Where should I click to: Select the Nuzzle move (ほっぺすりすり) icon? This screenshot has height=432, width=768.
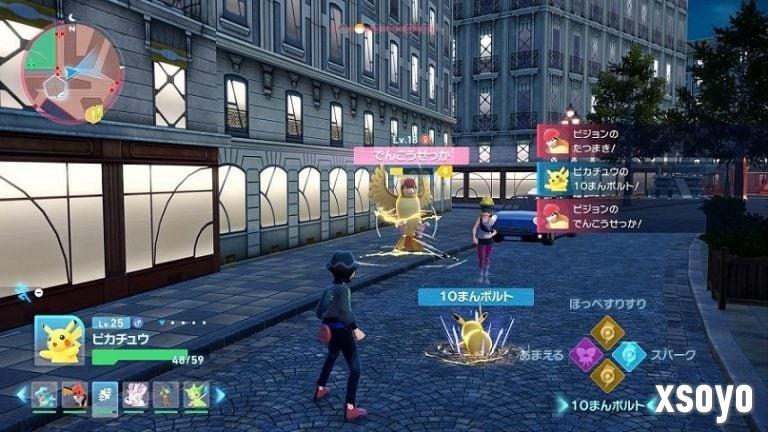[x=607, y=332]
